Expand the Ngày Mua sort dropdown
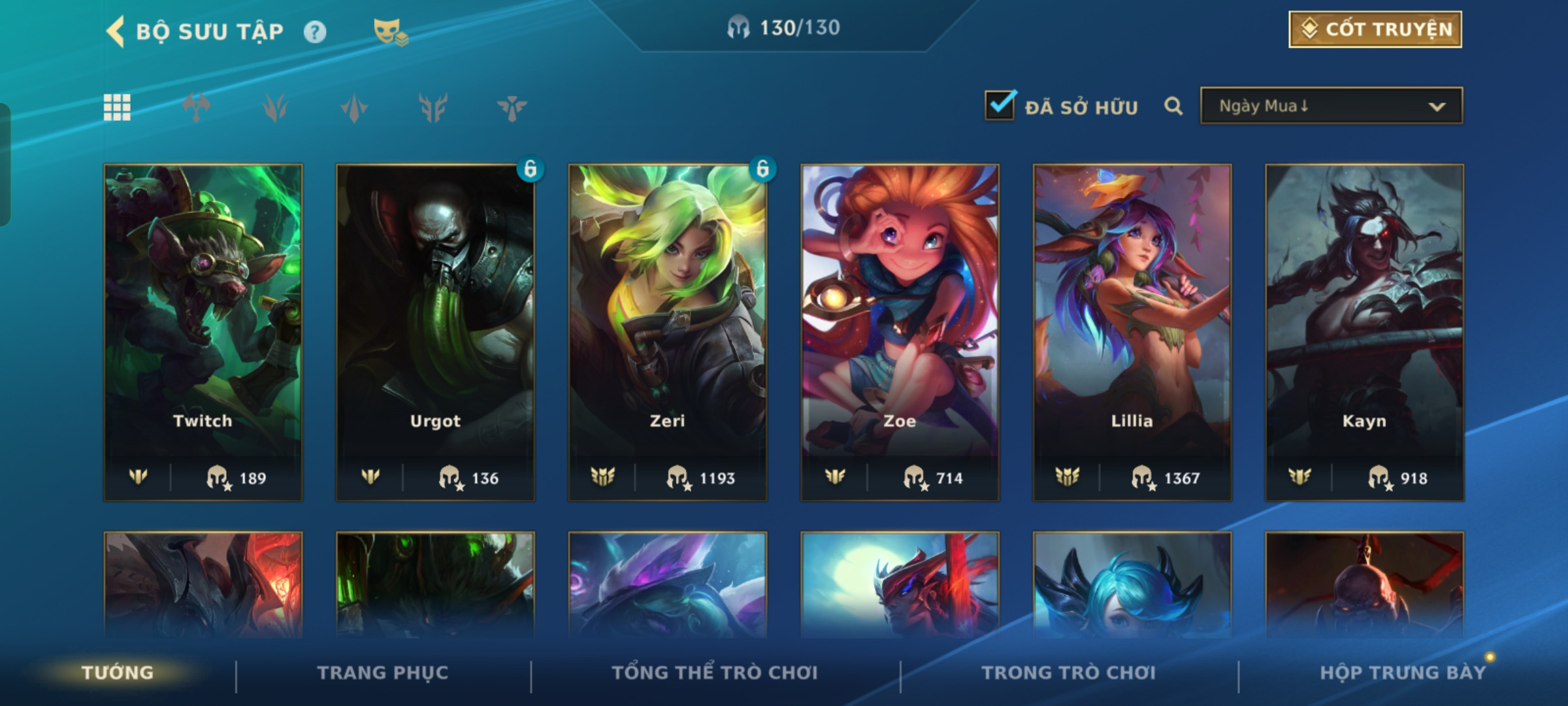The width and height of the screenshot is (1568, 706). [x=1331, y=106]
